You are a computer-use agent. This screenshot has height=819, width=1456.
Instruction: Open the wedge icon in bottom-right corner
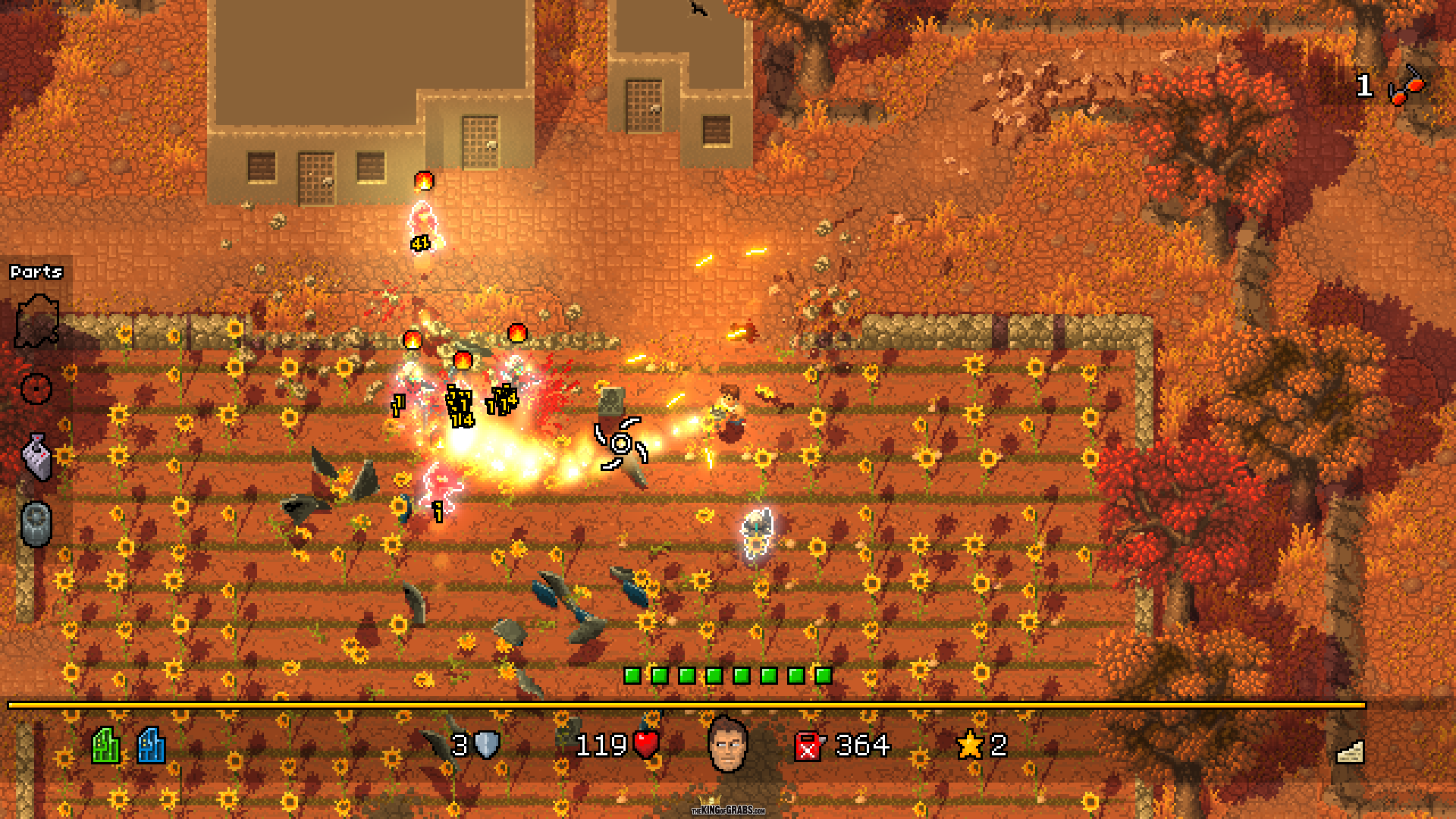pos(1350,752)
